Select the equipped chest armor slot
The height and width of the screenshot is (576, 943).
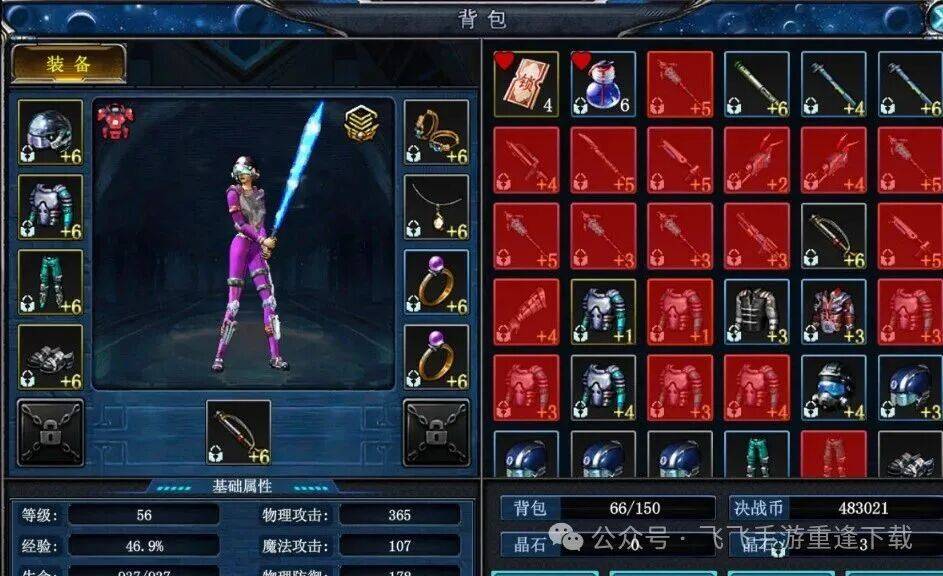(50, 207)
